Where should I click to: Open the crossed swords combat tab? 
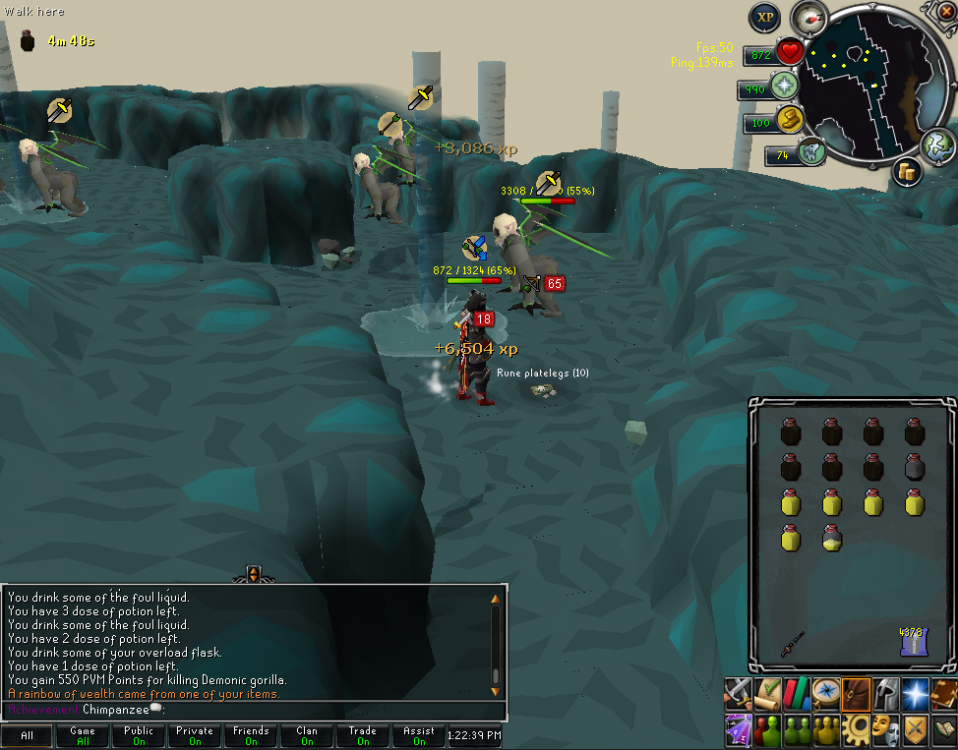pyautogui.click(x=738, y=692)
